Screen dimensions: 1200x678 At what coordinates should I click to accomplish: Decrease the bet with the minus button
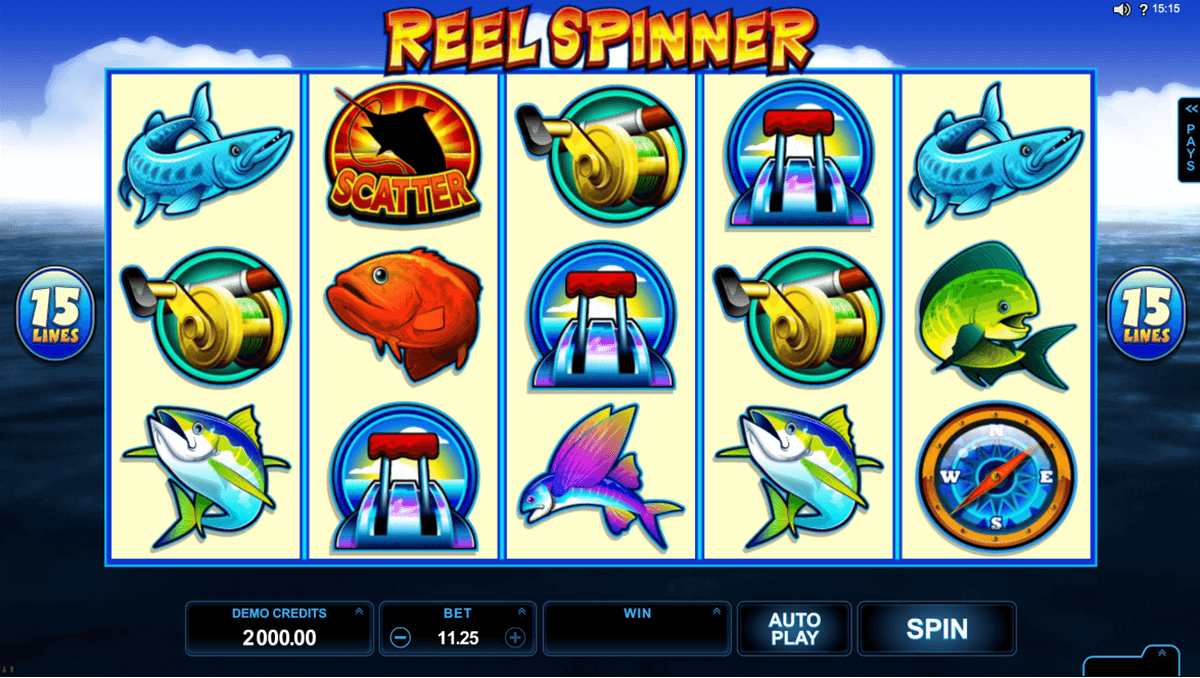point(400,637)
